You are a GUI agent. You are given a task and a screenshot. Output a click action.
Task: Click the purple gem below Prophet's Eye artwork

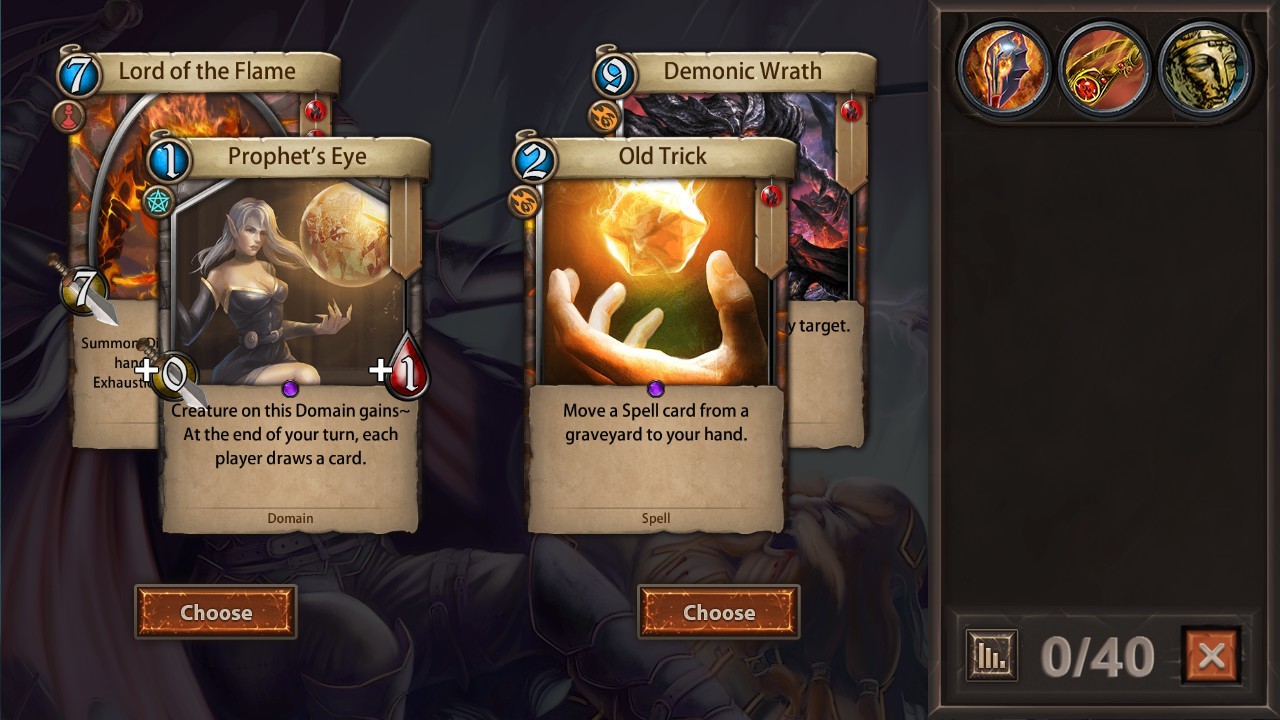click(291, 389)
